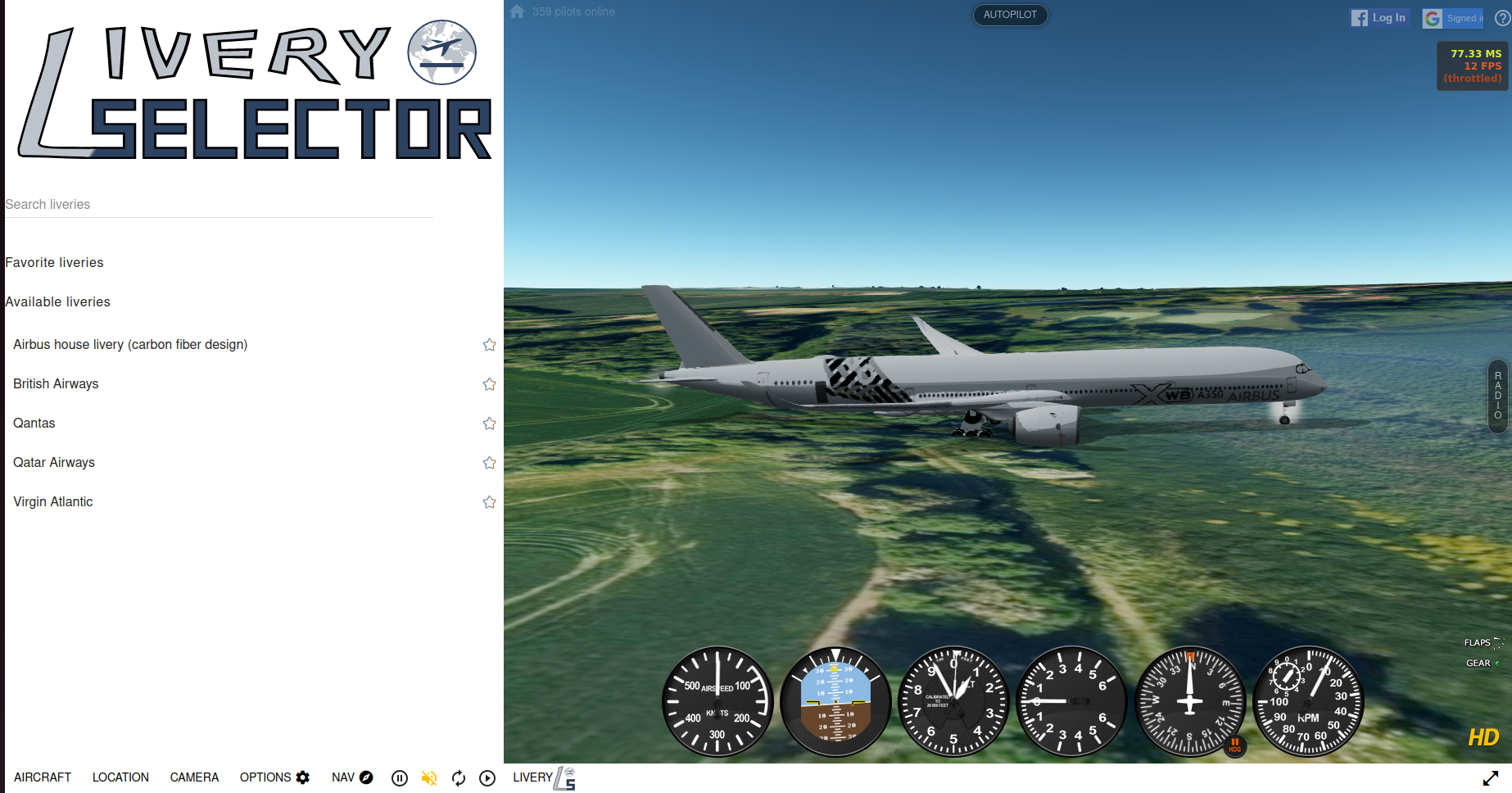Open the CAMERA menu

(194, 777)
